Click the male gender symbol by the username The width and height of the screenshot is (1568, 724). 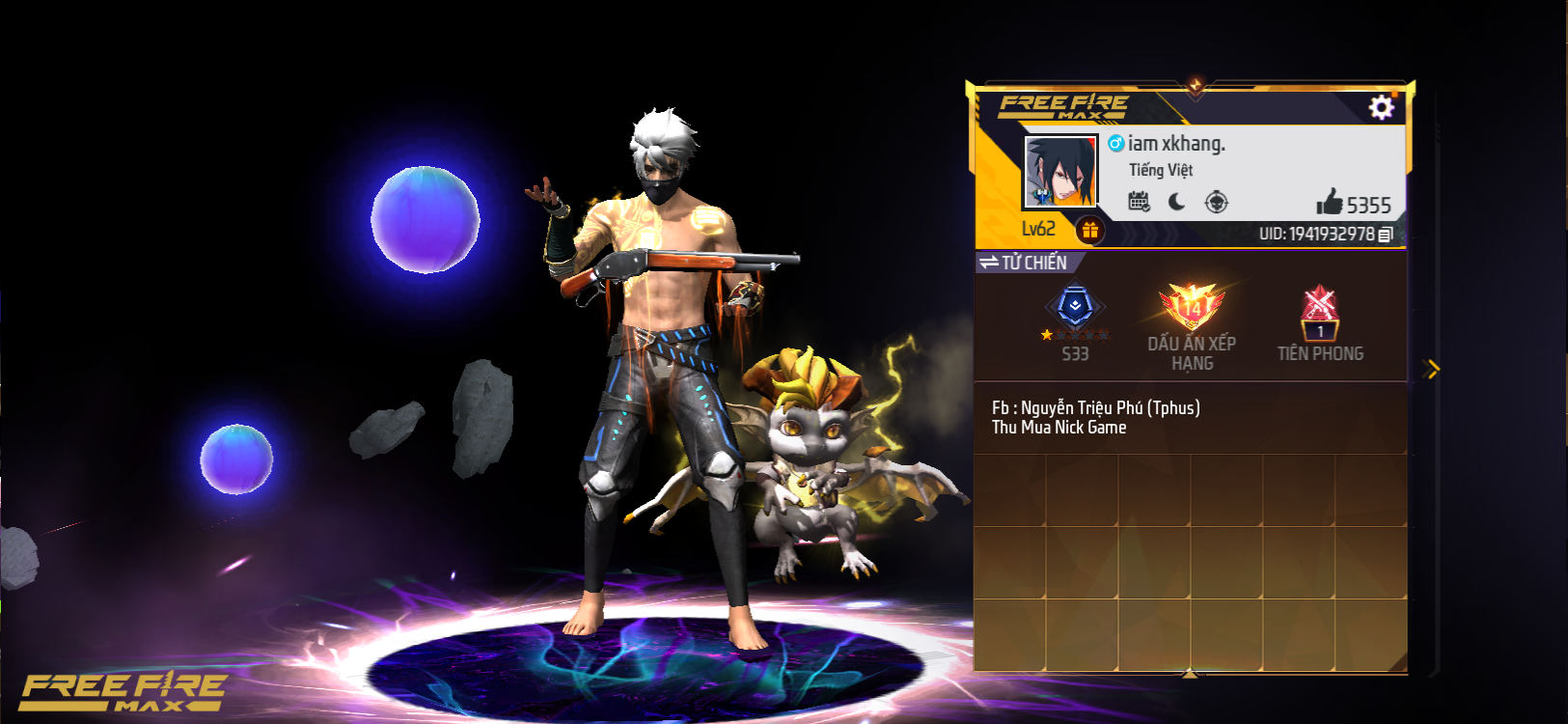coord(1116,143)
